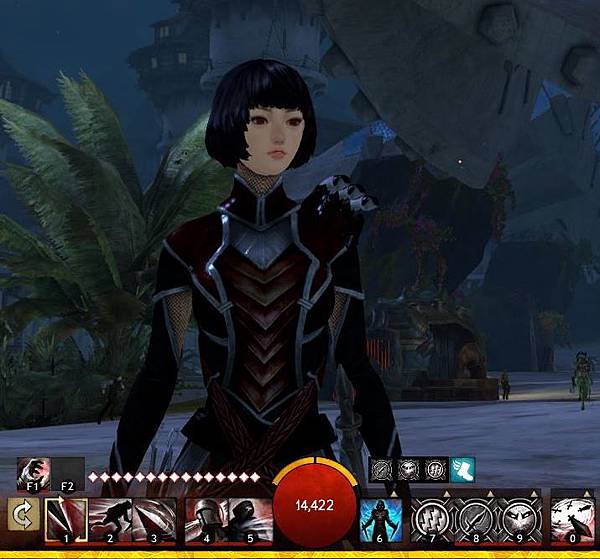Image resolution: width=600 pixels, height=559 pixels.
Task: Click the weapon swap arrows button
Action: point(20,515)
